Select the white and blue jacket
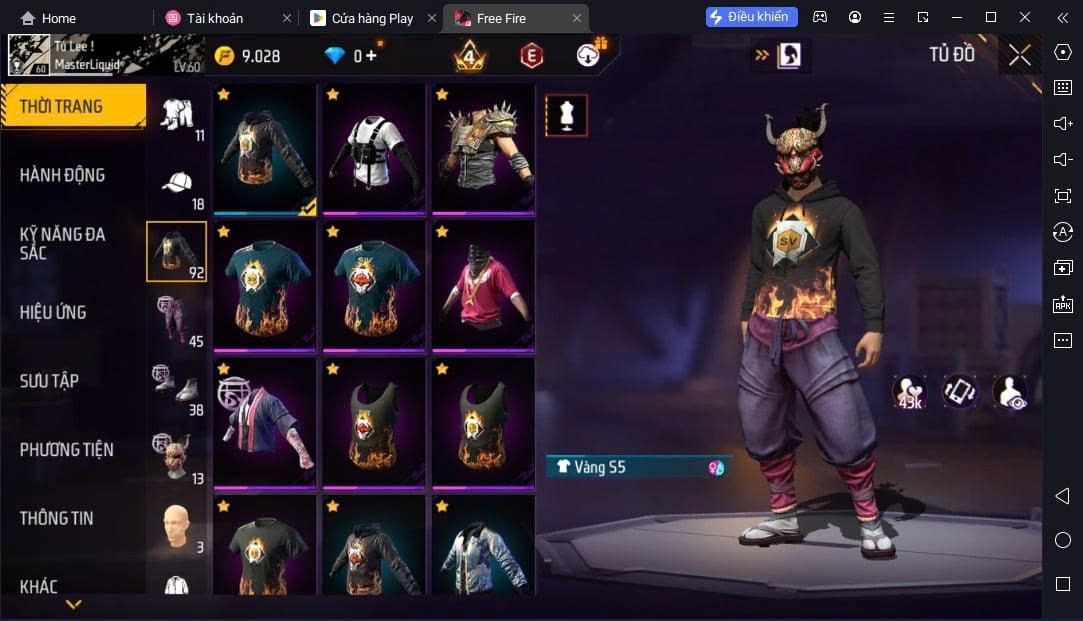The width and height of the screenshot is (1083, 621). (483, 548)
